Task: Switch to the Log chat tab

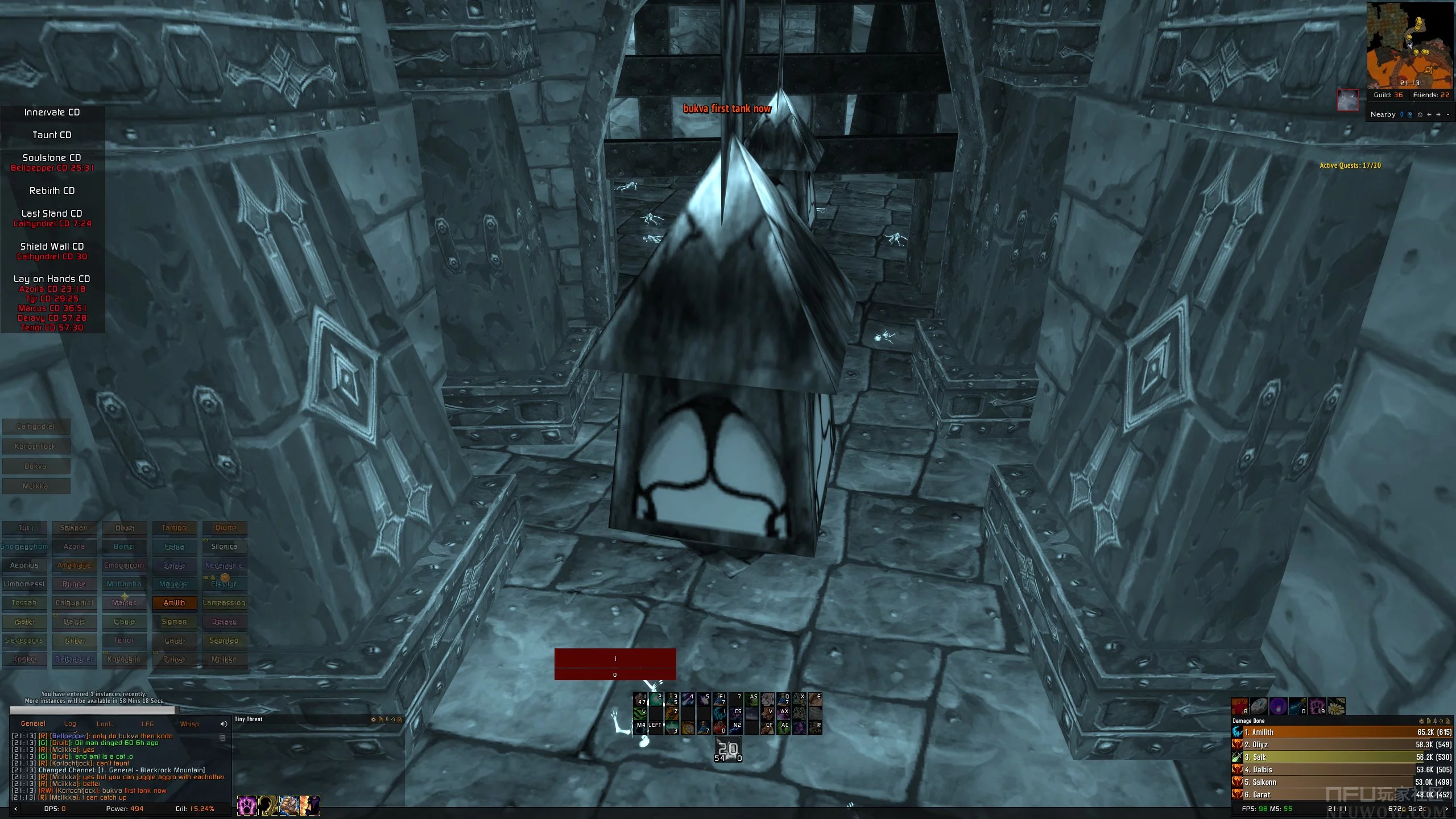Action: point(70,723)
